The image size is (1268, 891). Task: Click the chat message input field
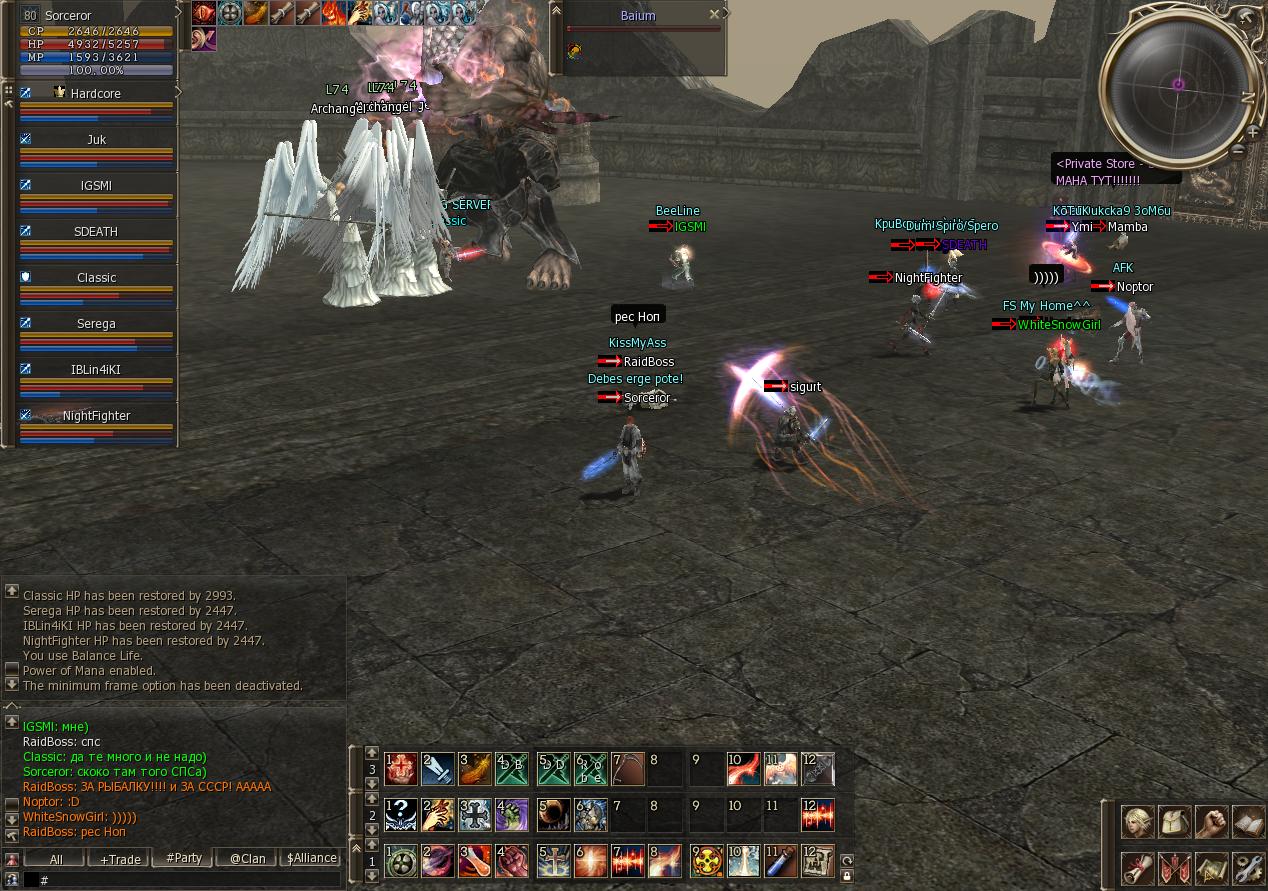pos(190,880)
